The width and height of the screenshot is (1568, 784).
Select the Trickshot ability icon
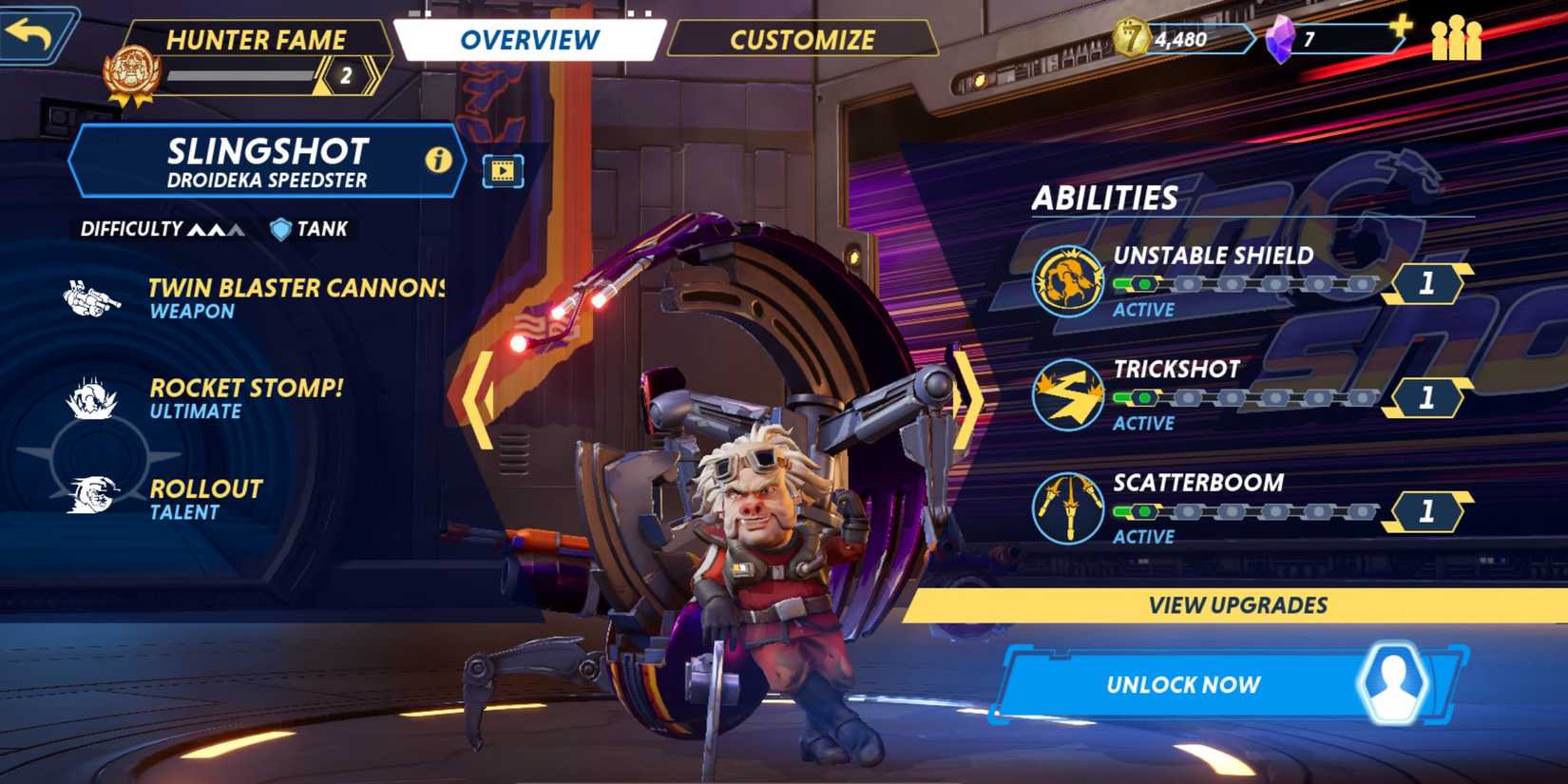pos(1068,394)
